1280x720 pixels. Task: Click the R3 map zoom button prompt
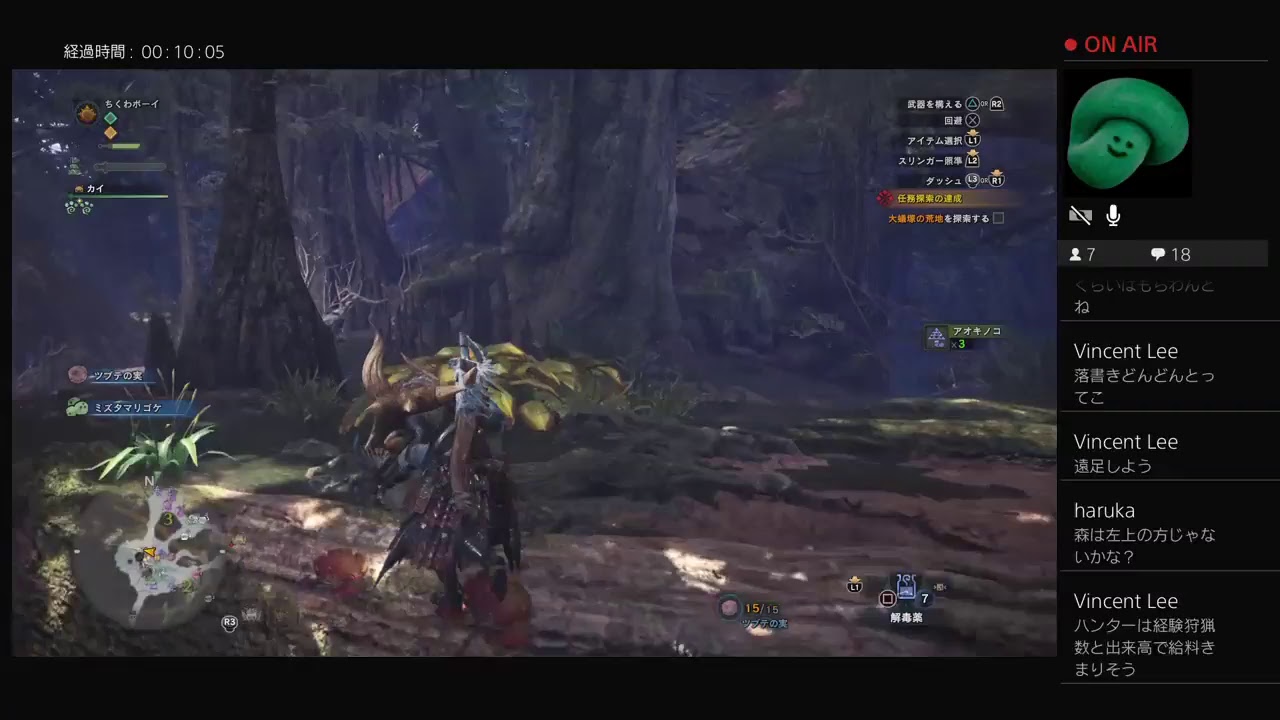click(x=229, y=622)
